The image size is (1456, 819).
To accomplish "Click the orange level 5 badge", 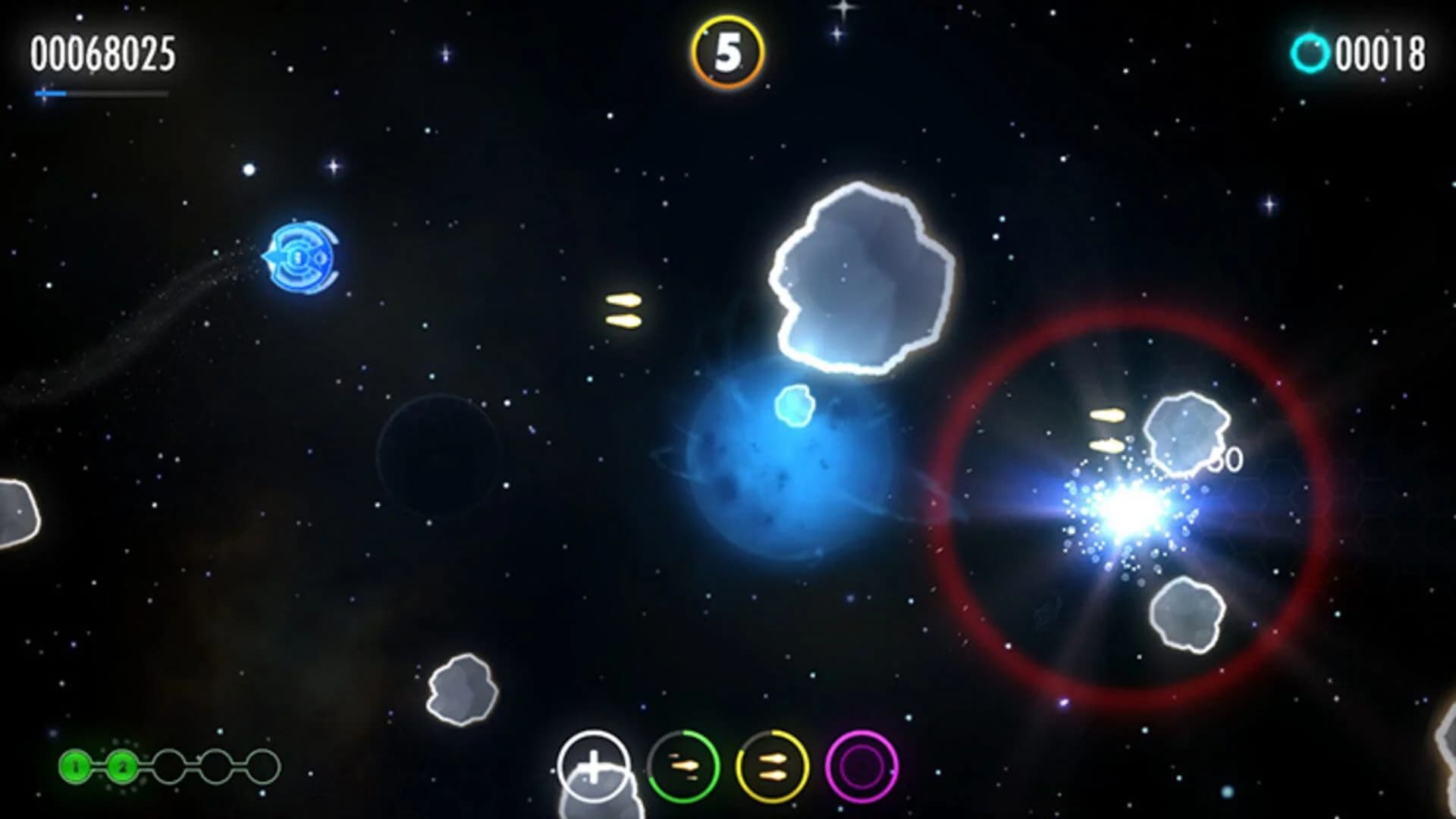I will tap(730, 49).
